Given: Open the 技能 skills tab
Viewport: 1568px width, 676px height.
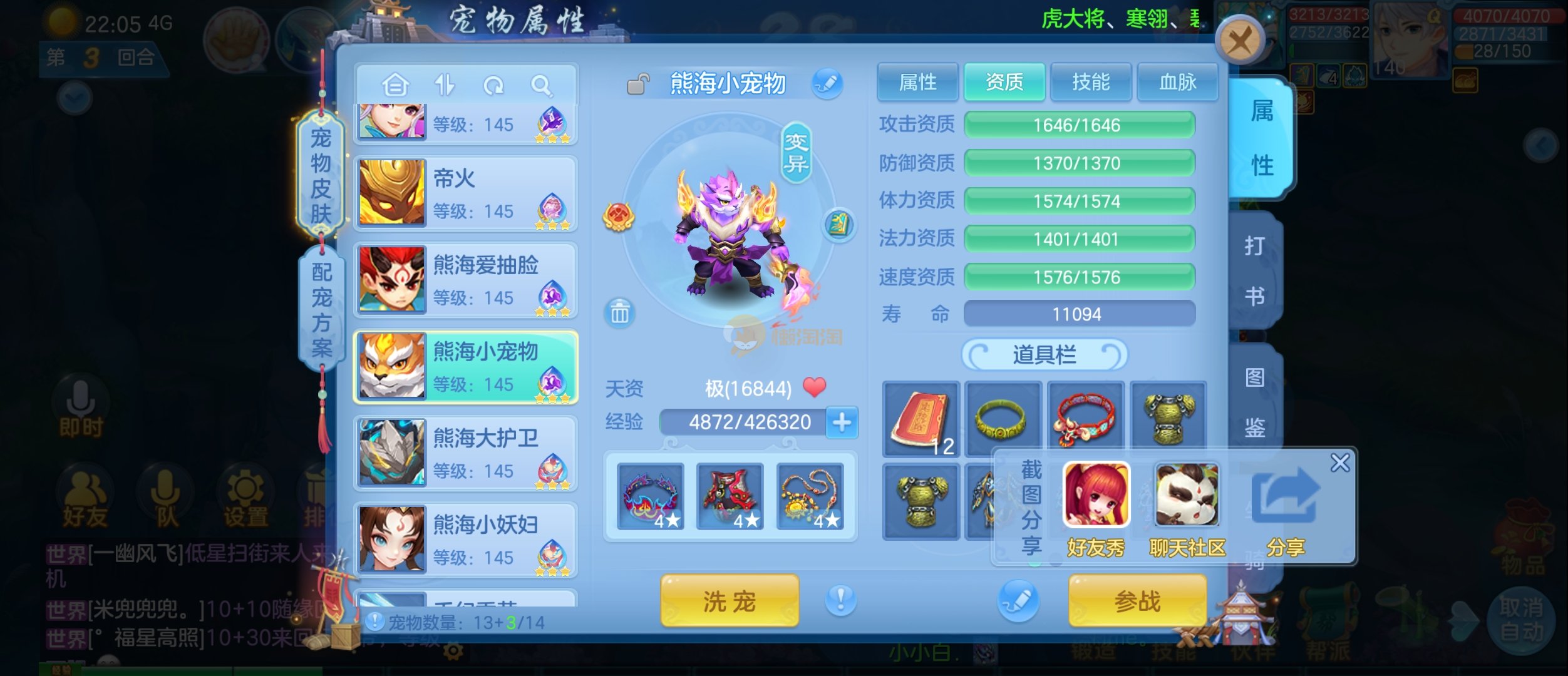Looking at the screenshot, I should point(1091,82).
